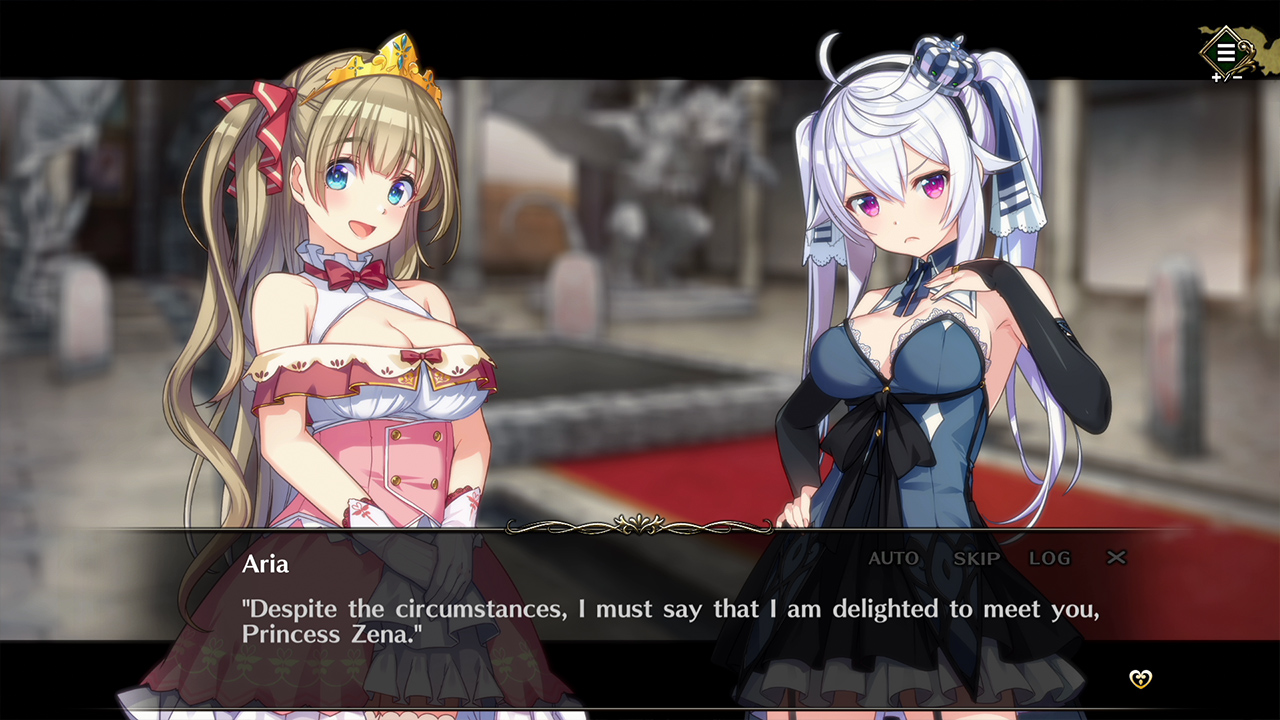1280x720 pixels.
Task: Click the gold ornamental divider above the textbox
Action: coord(638,523)
